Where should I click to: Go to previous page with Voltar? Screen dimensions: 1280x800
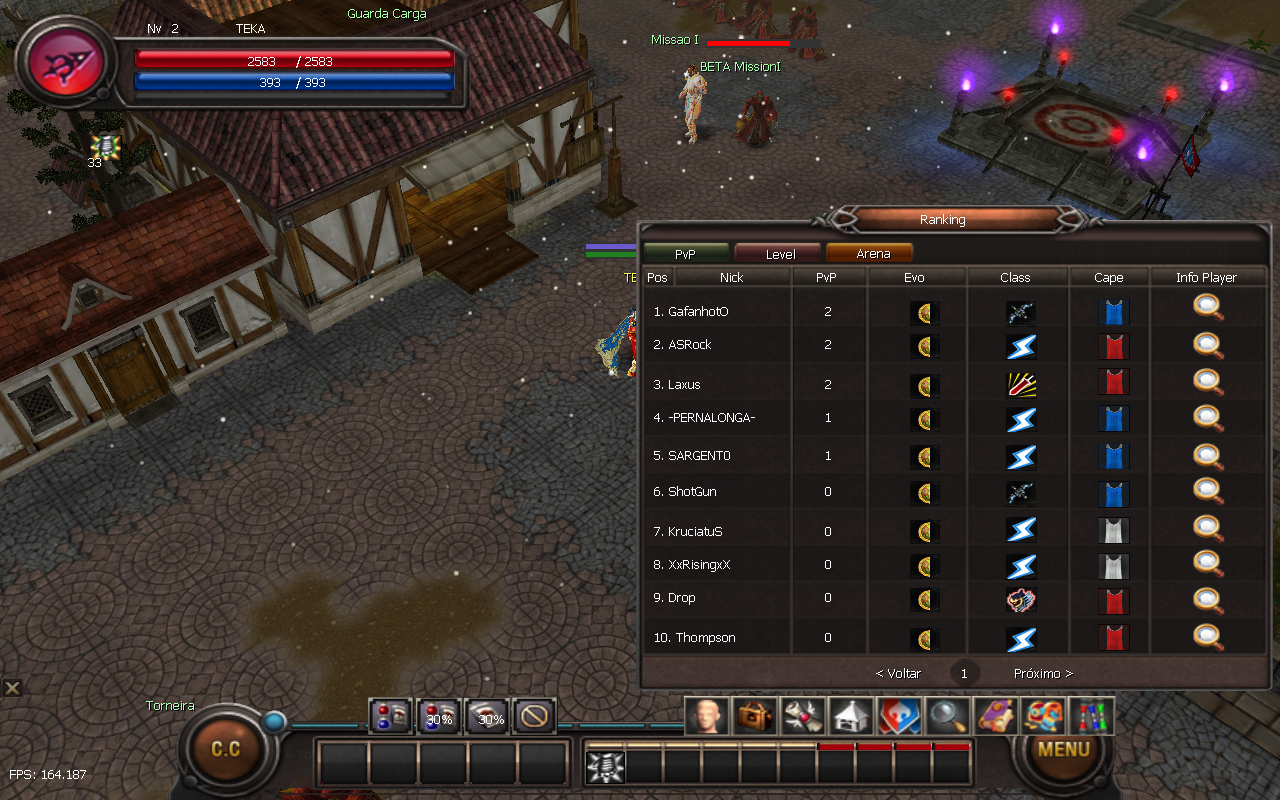pyautogui.click(x=898, y=674)
